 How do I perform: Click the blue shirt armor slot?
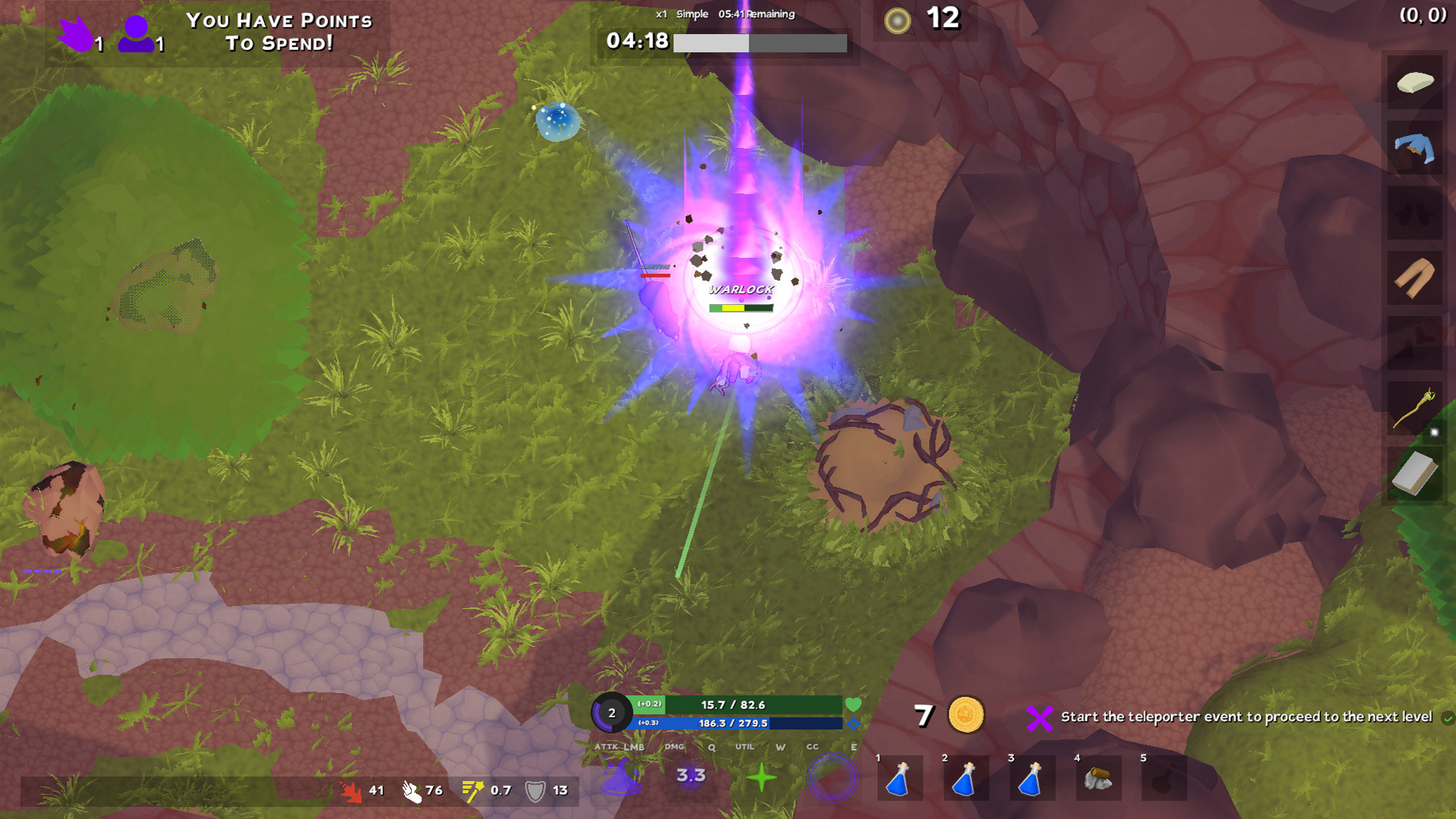click(x=1414, y=149)
